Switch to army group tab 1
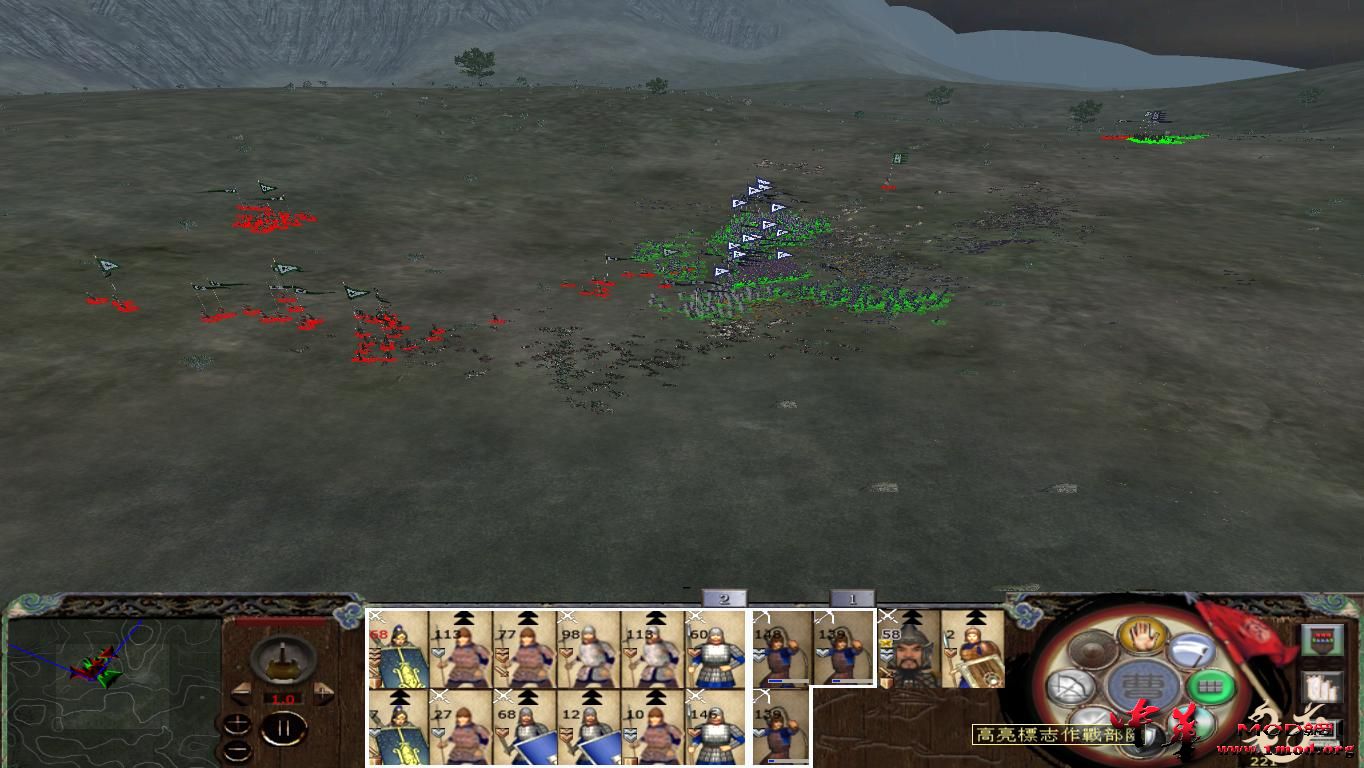 point(851,598)
